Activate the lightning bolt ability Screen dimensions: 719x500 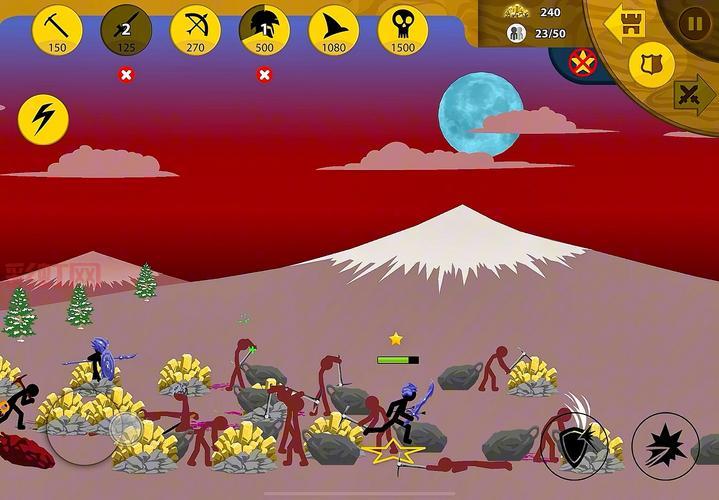pos(43,119)
